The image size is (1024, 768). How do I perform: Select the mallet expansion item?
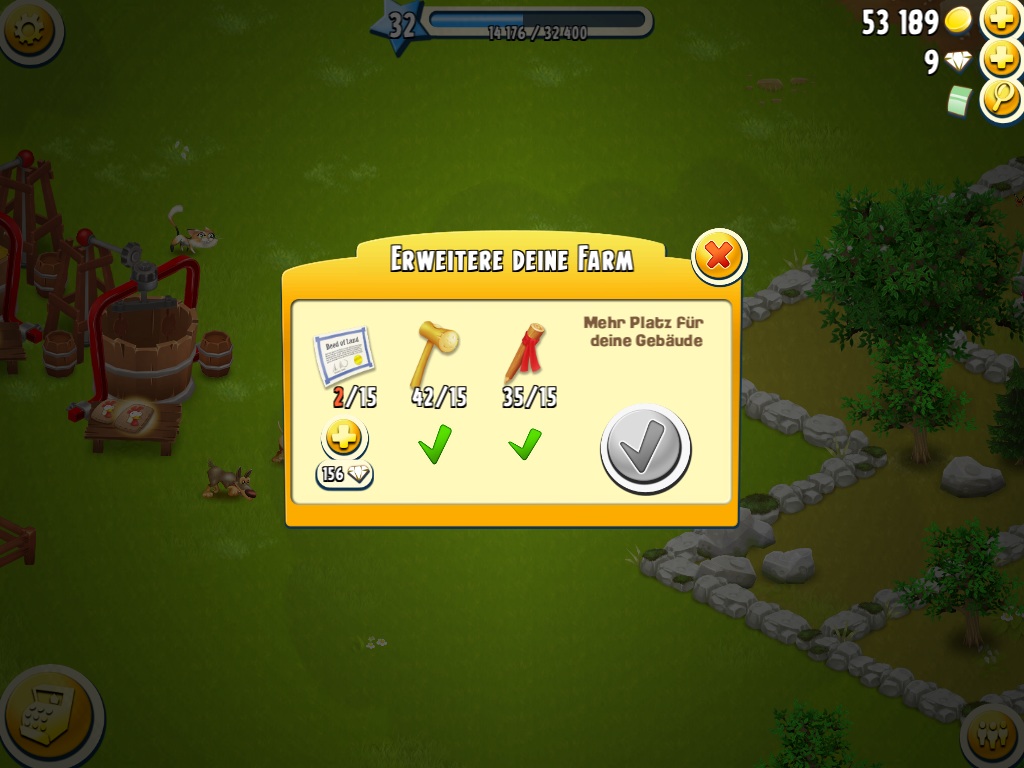[436, 352]
